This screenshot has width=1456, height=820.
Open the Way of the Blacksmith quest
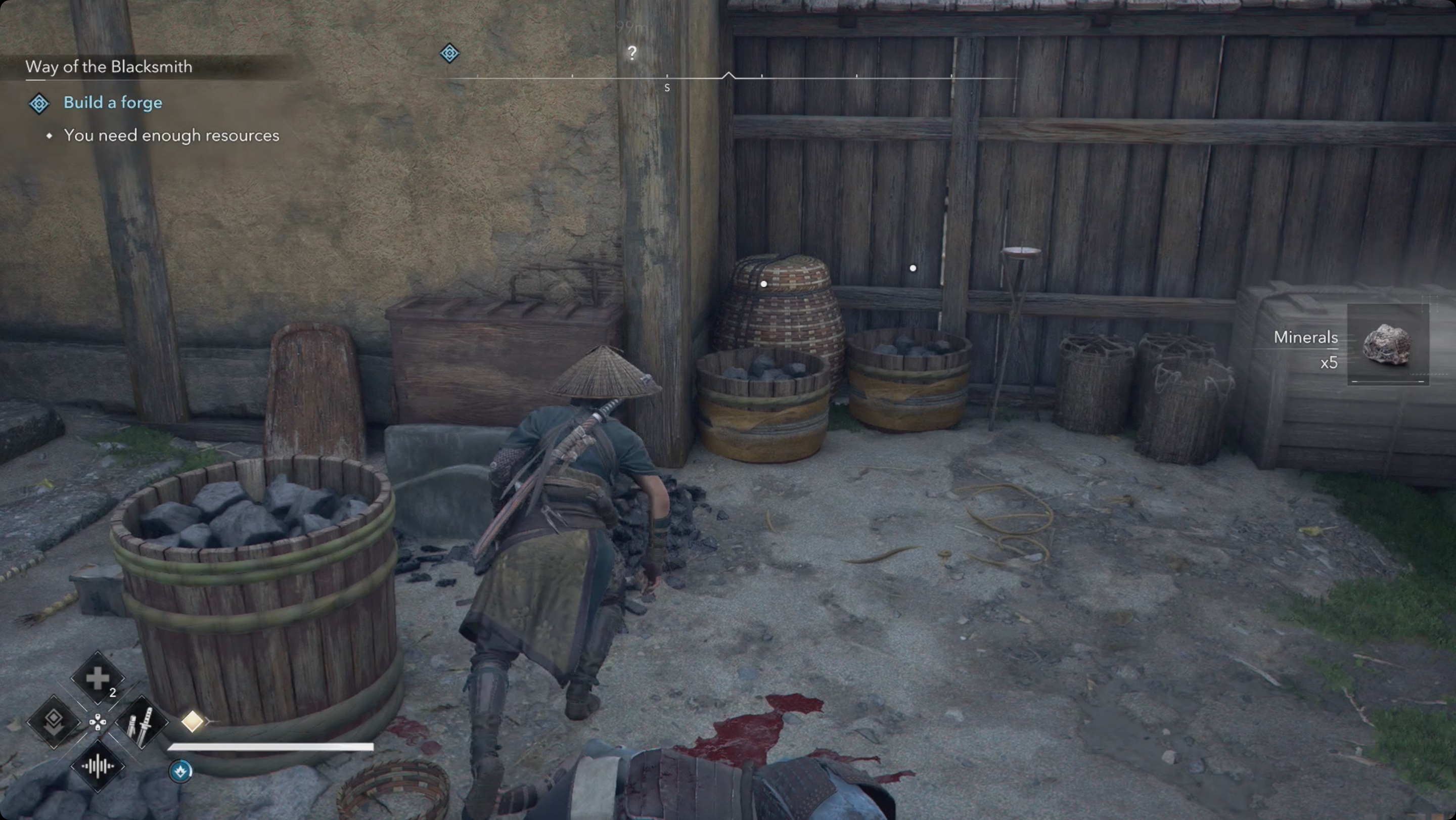click(109, 67)
